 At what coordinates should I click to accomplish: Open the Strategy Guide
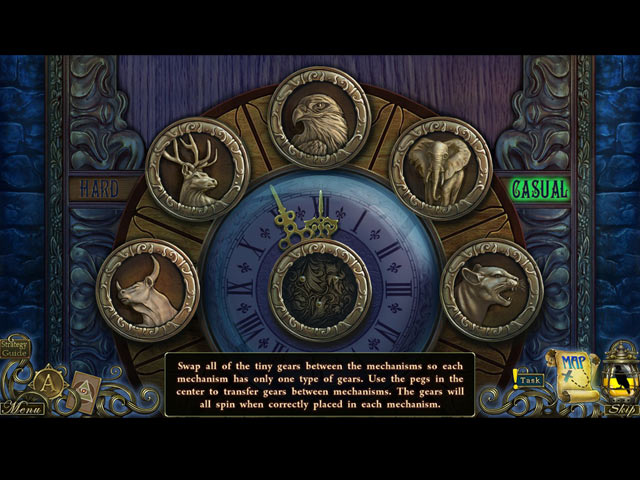(15, 347)
